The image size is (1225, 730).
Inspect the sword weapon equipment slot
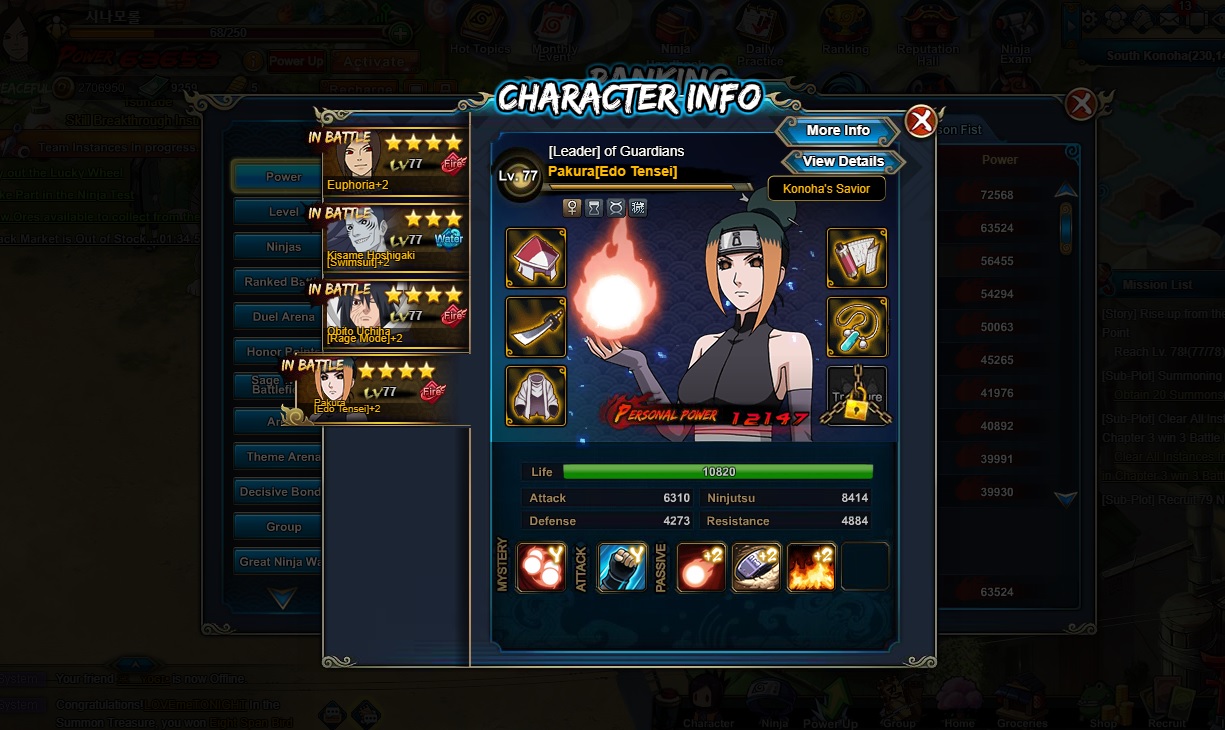(x=536, y=327)
